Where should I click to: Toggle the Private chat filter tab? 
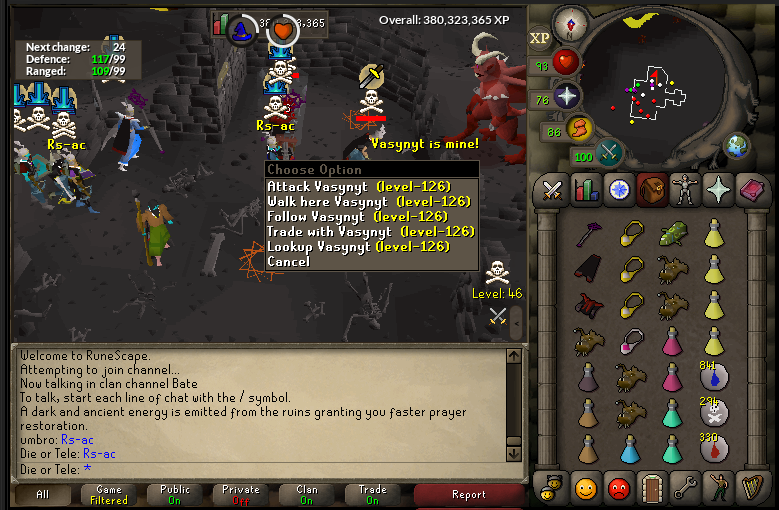pos(241,494)
